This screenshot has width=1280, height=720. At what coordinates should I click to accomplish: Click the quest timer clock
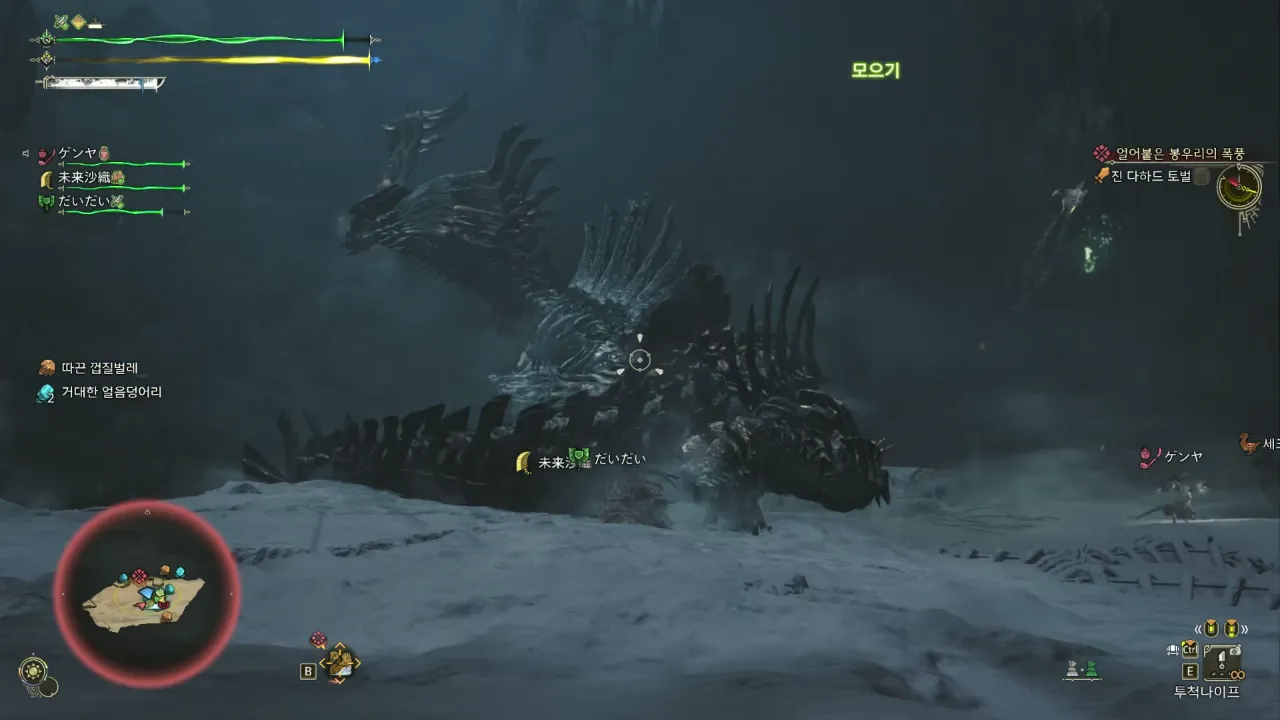tap(1238, 186)
